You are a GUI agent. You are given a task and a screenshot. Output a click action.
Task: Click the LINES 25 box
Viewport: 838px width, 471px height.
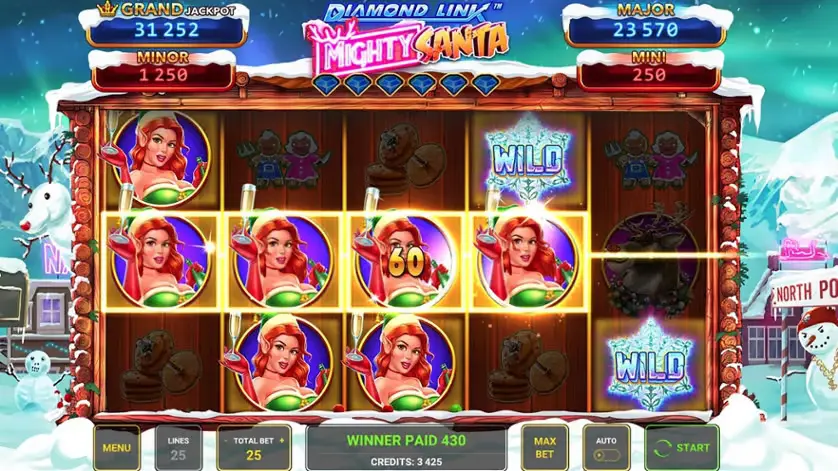(178, 448)
